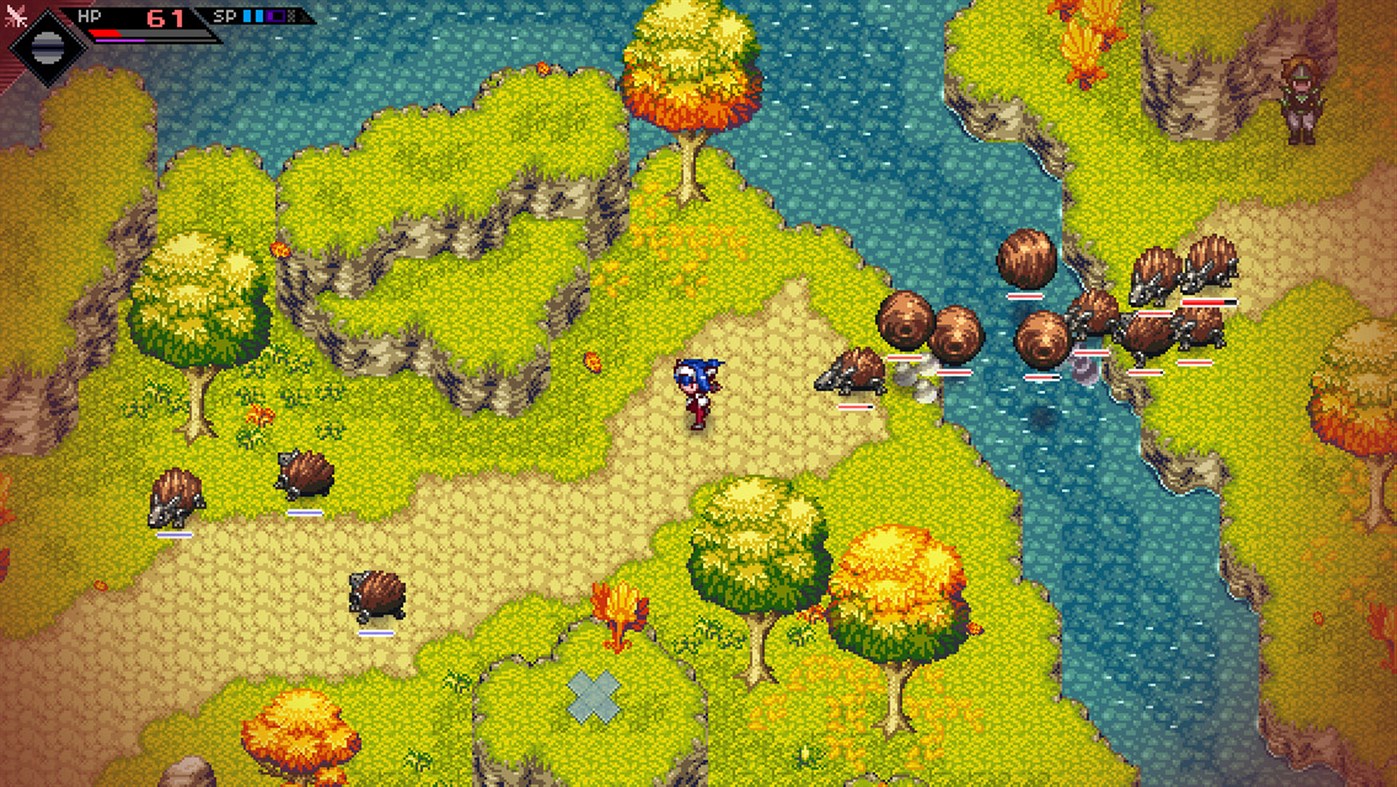1397x787 pixels.
Task: Click the first blue SP pip icon
Action: tap(247, 16)
